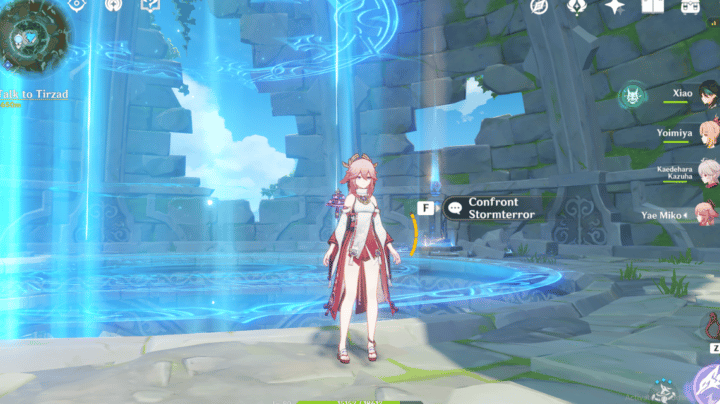This screenshot has height=404, width=720.
Task: Open the Wish four-pointed star icon
Action: coord(614,6)
